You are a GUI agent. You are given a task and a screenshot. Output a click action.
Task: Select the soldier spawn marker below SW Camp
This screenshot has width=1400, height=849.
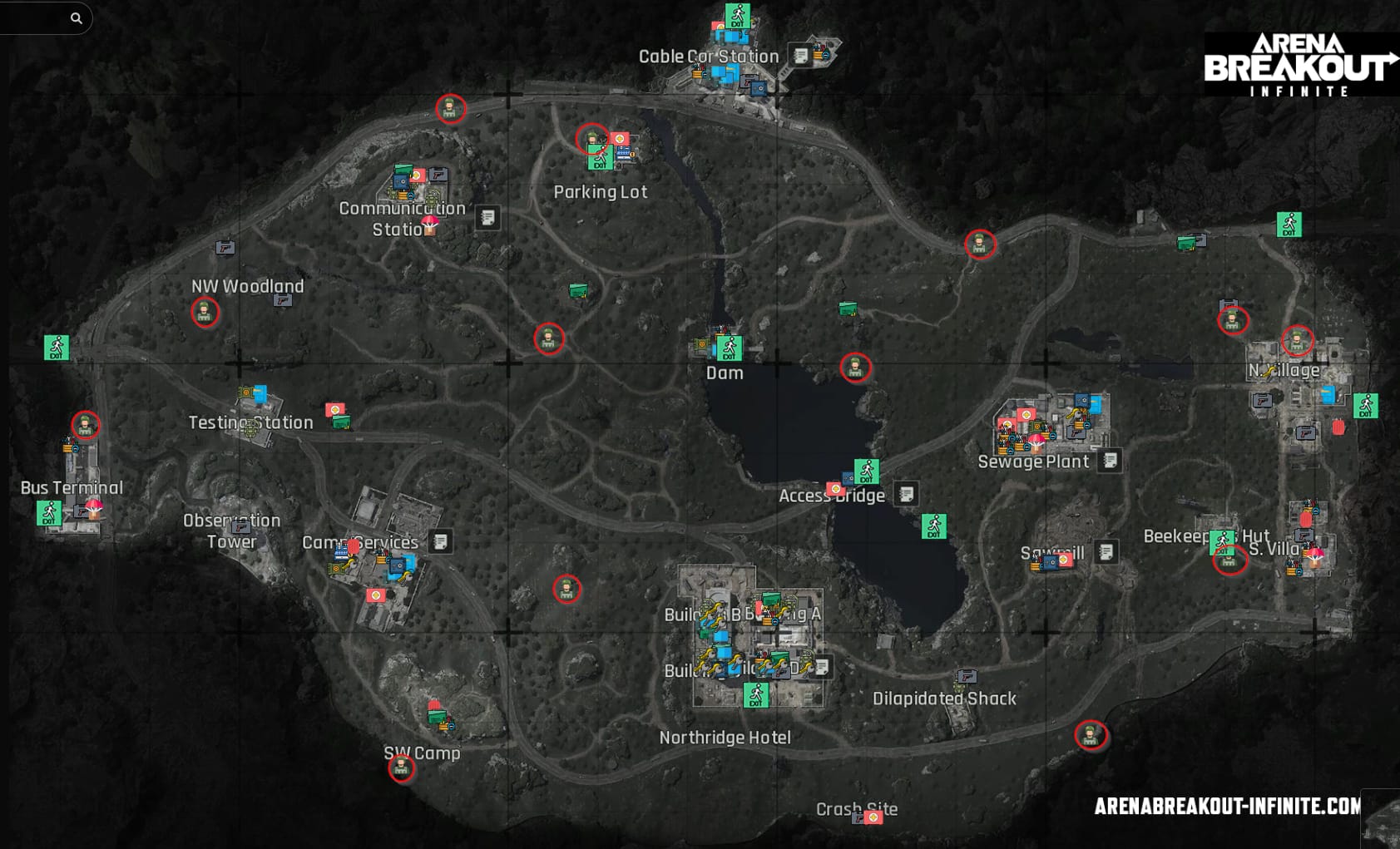point(402,768)
